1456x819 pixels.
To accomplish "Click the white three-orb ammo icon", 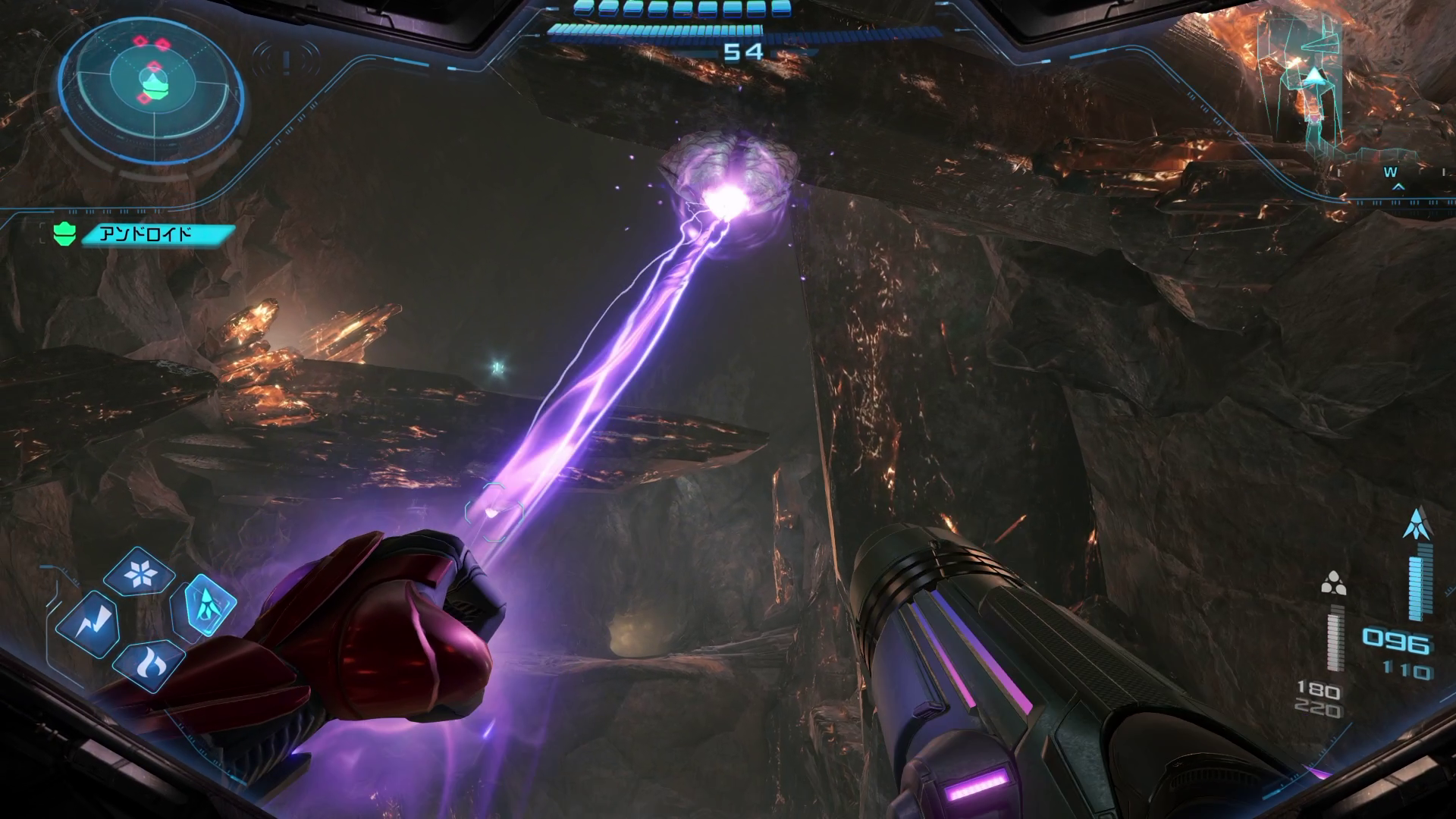I will 1332,584.
